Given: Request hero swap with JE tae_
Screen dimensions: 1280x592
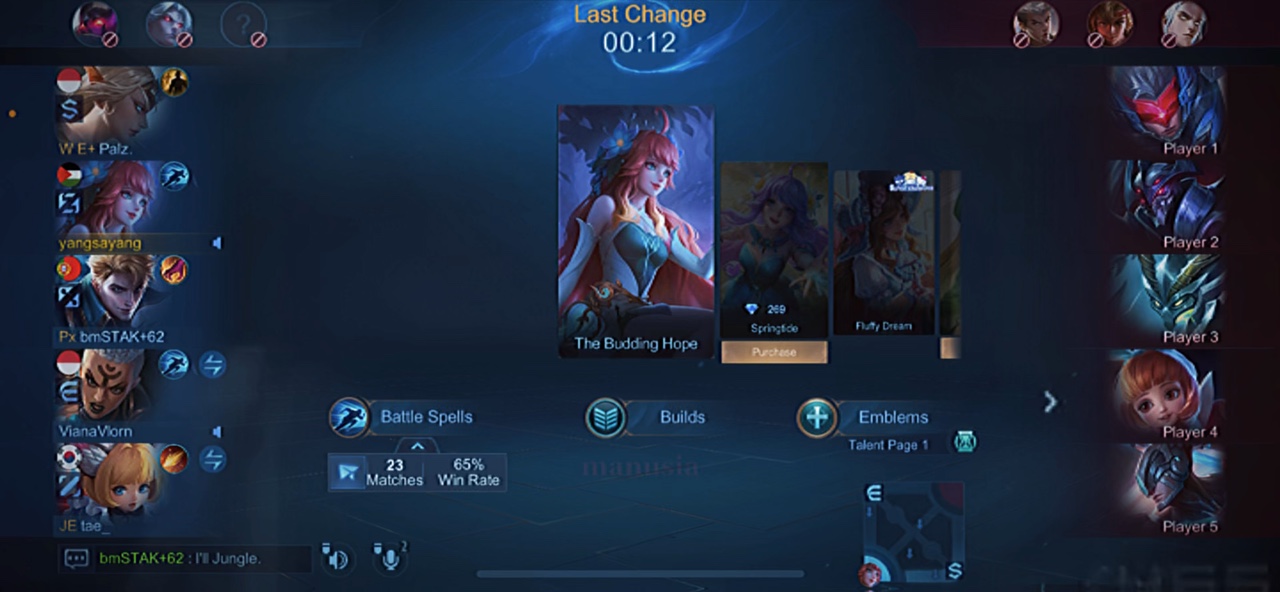Looking at the screenshot, I should click(x=212, y=460).
